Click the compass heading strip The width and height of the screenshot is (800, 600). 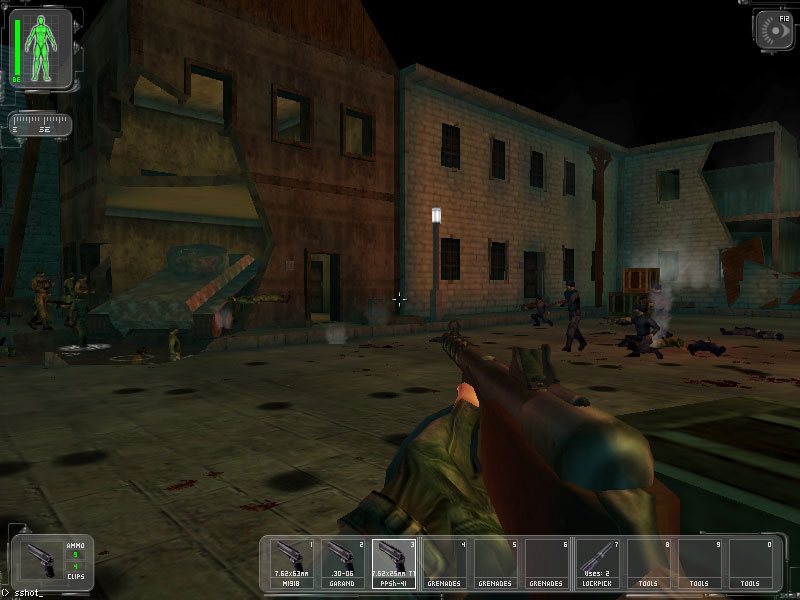pos(40,124)
